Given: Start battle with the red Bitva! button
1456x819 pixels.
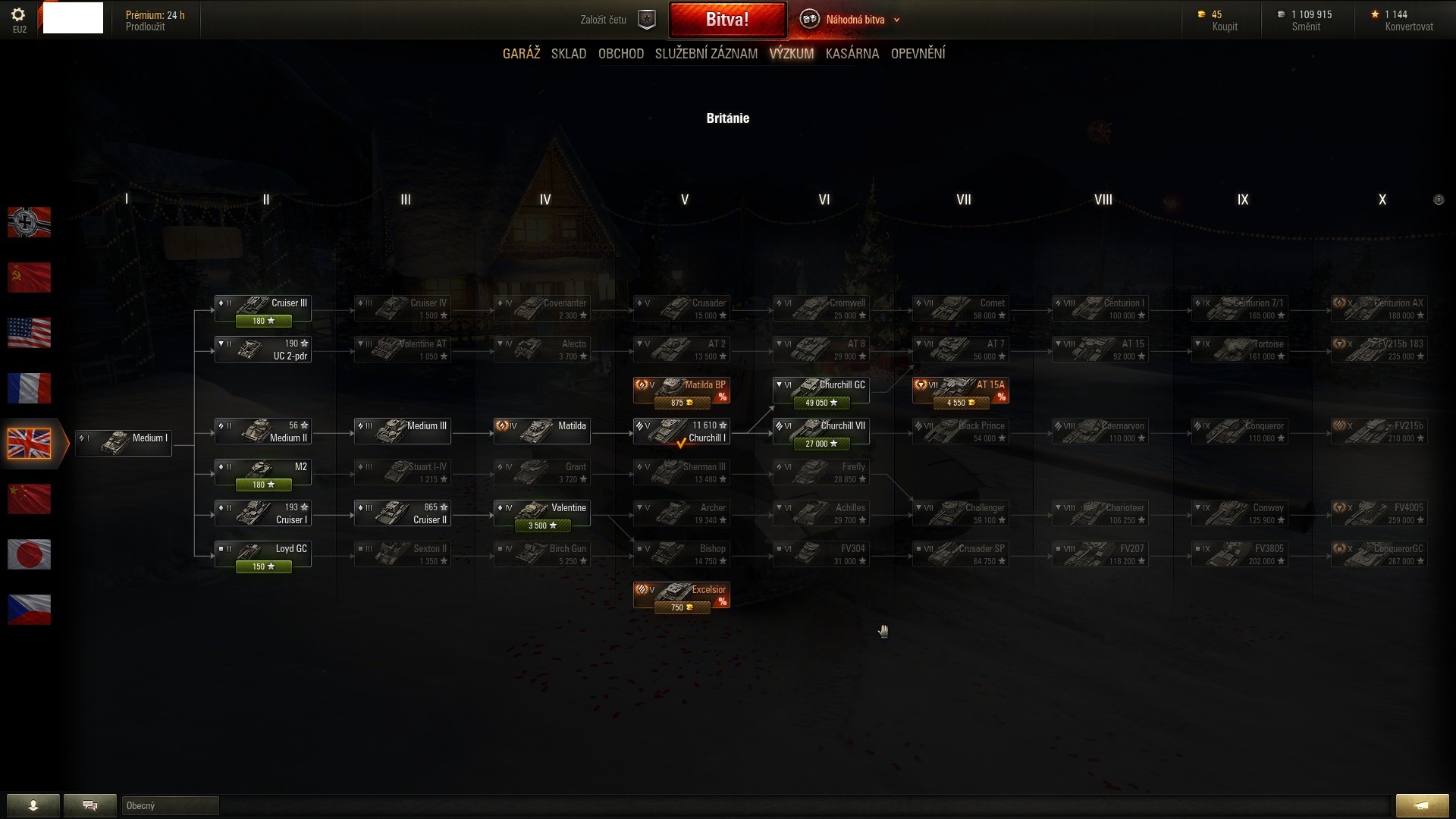Looking at the screenshot, I should coord(726,20).
